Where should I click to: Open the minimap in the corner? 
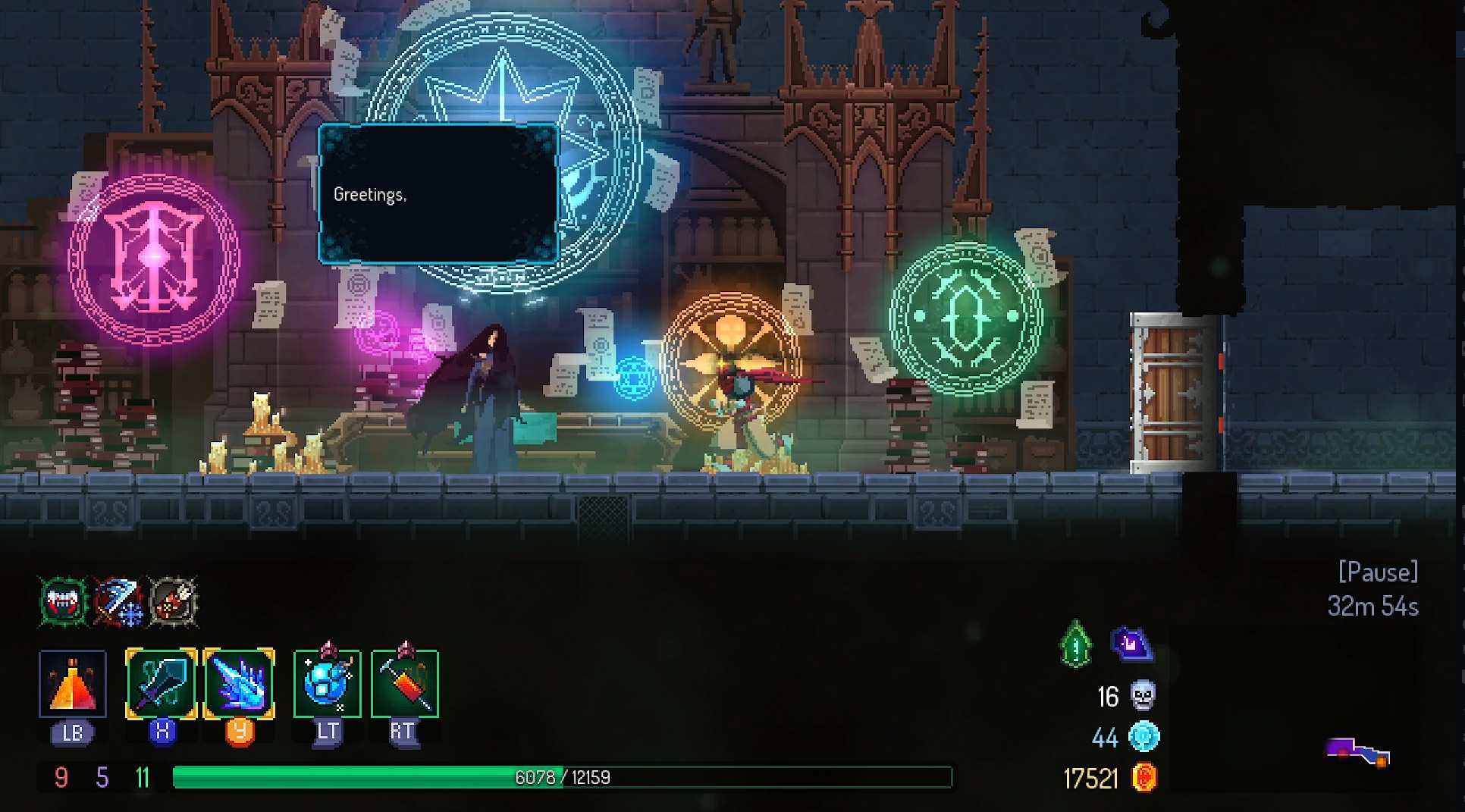[1357, 752]
